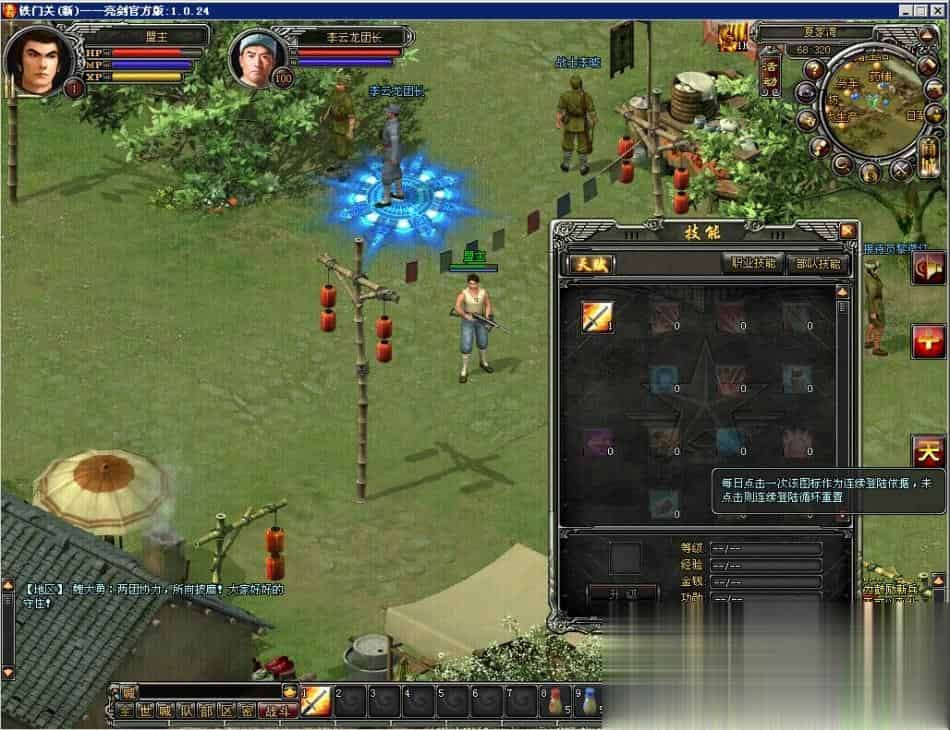Activate the sword skill in hotbar slot 1
This screenshot has width=950, height=730.
tap(315, 700)
